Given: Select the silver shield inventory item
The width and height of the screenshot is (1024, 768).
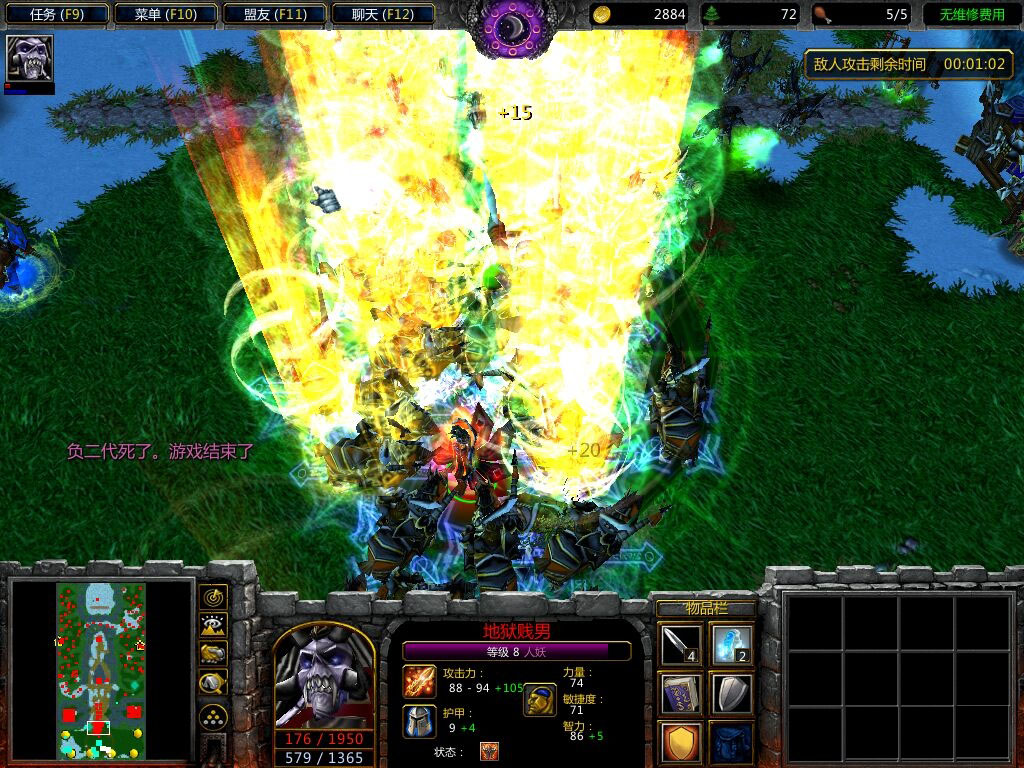Looking at the screenshot, I should click(731, 693).
